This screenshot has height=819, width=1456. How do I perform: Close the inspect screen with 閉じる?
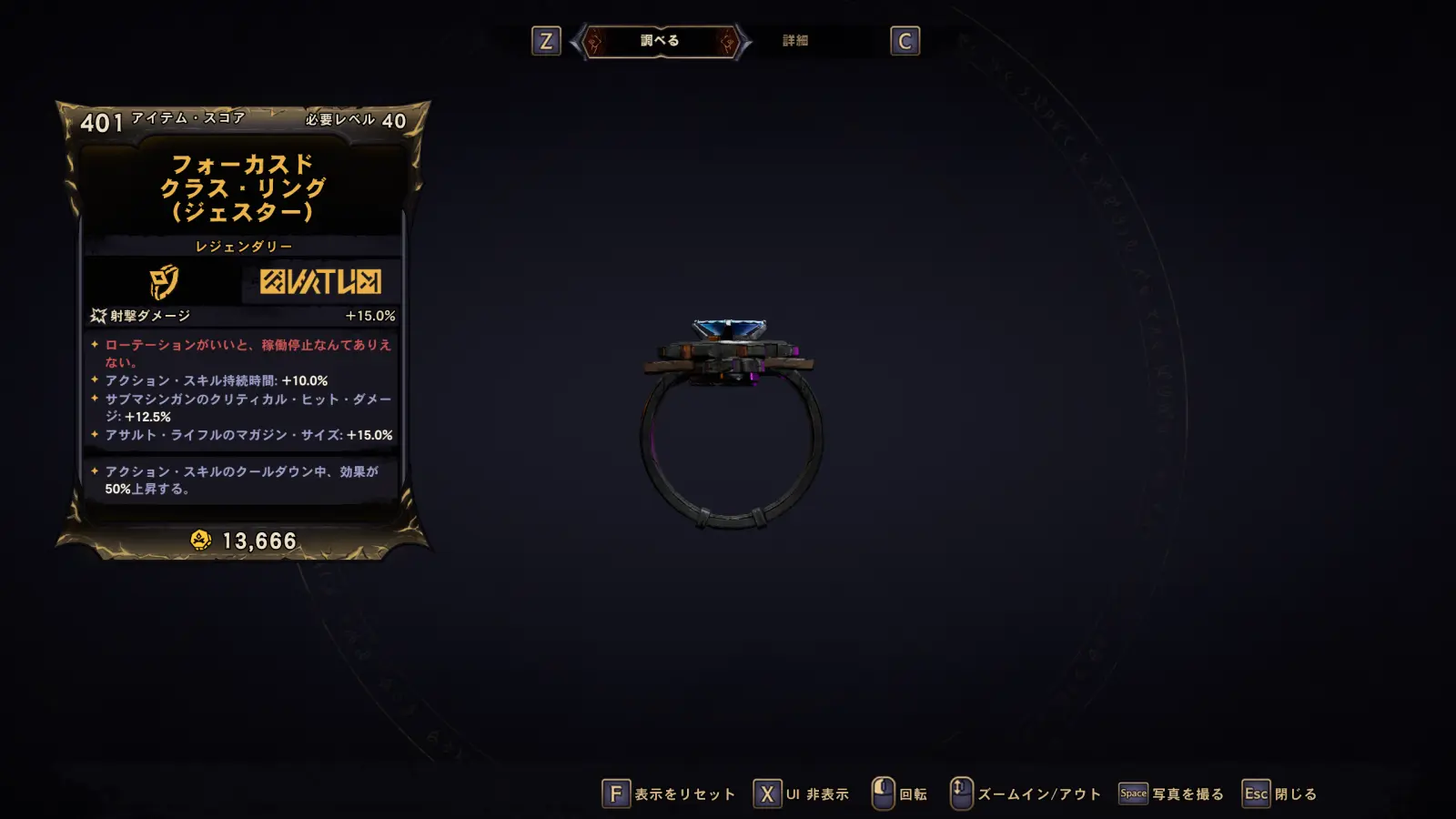click(x=1279, y=794)
